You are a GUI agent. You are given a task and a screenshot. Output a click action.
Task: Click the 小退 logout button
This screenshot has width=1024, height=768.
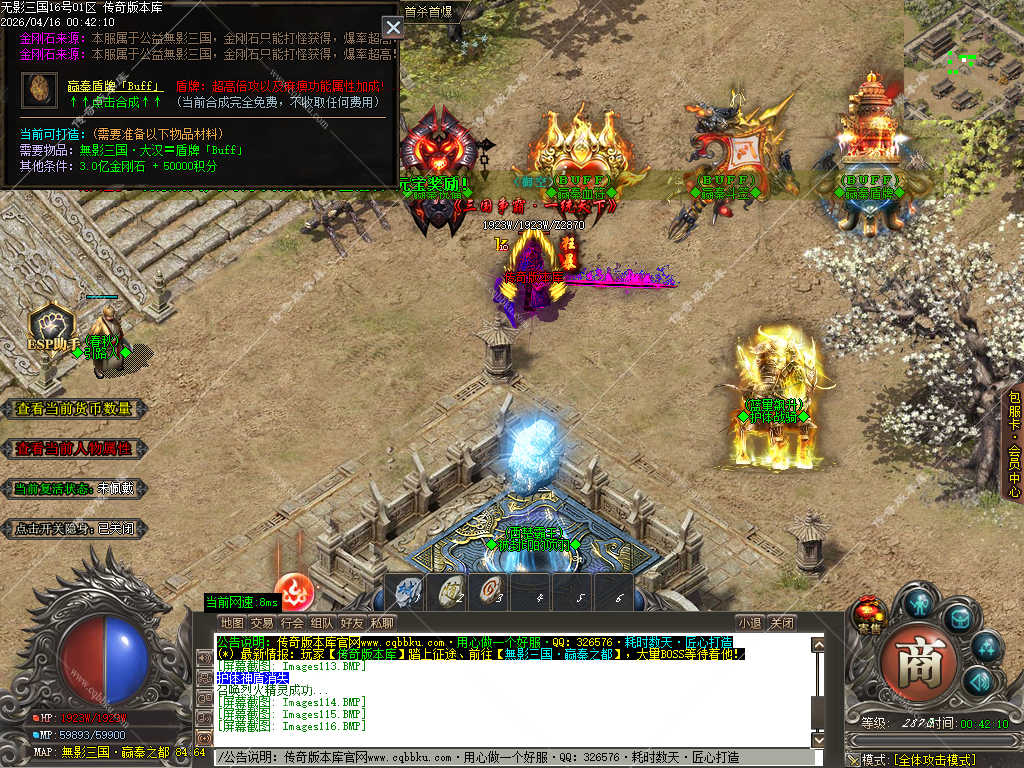[x=749, y=623]
